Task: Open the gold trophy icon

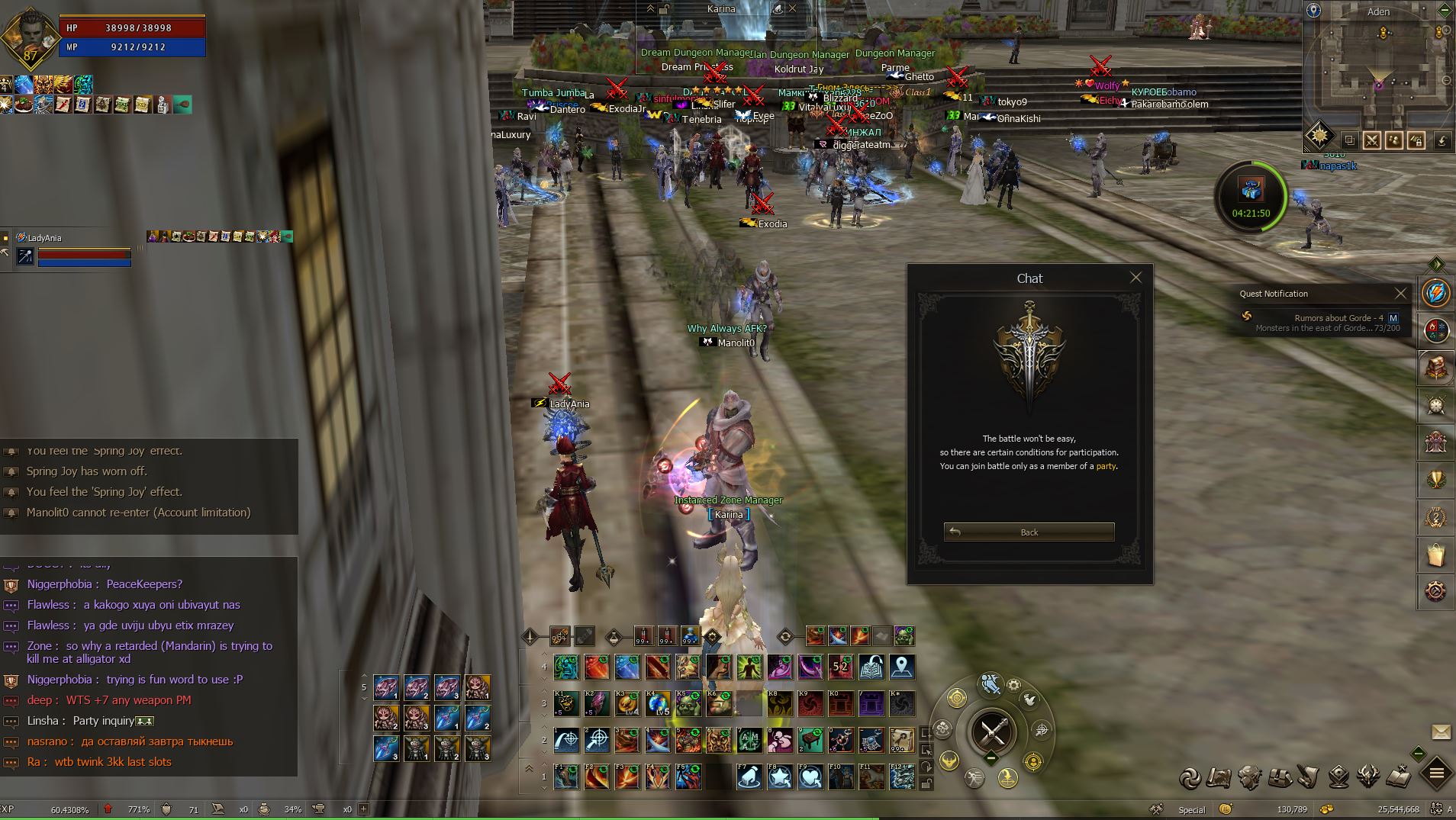Action: 1435,480
